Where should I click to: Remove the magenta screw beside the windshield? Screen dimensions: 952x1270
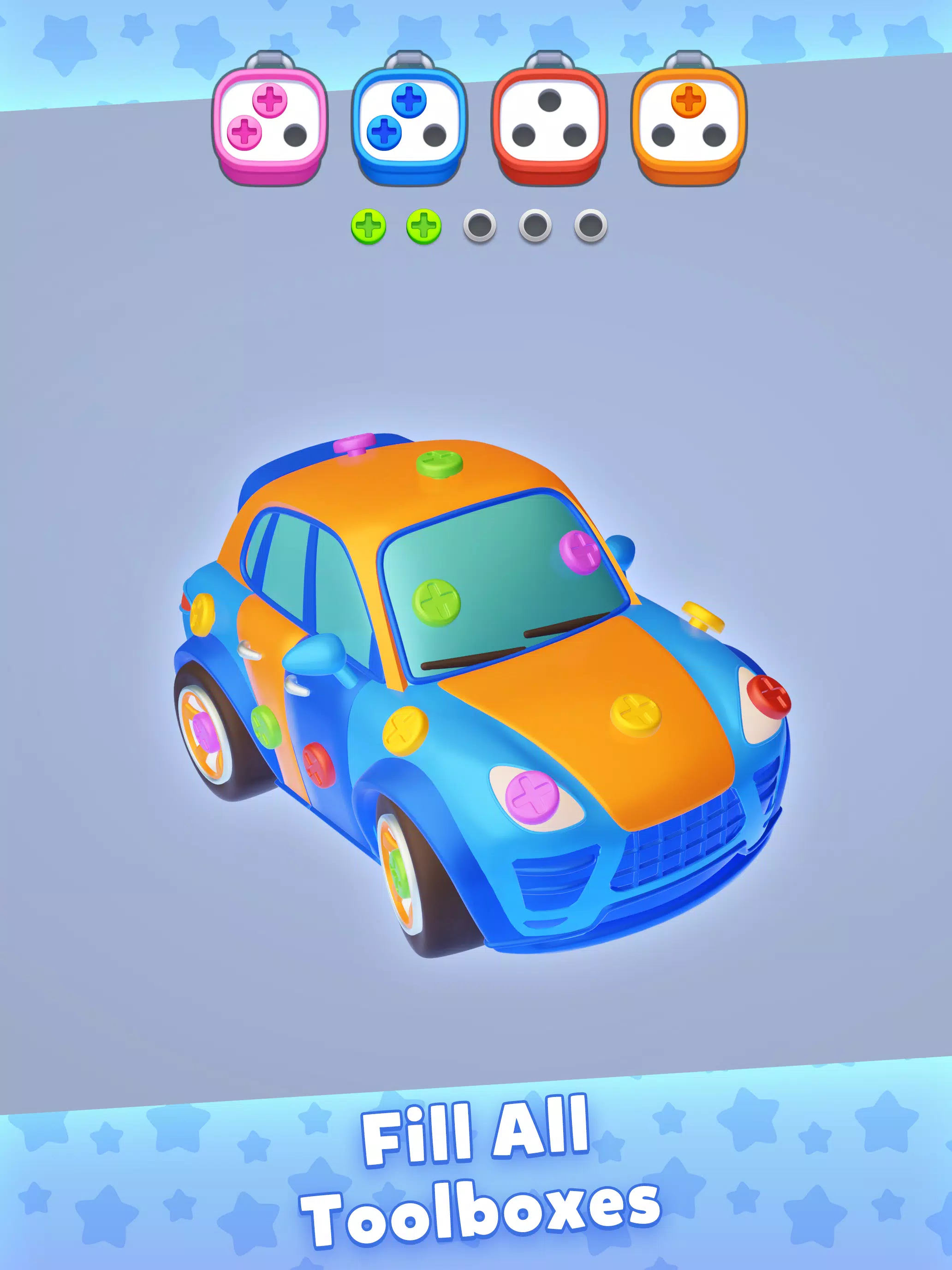point(580,552)
